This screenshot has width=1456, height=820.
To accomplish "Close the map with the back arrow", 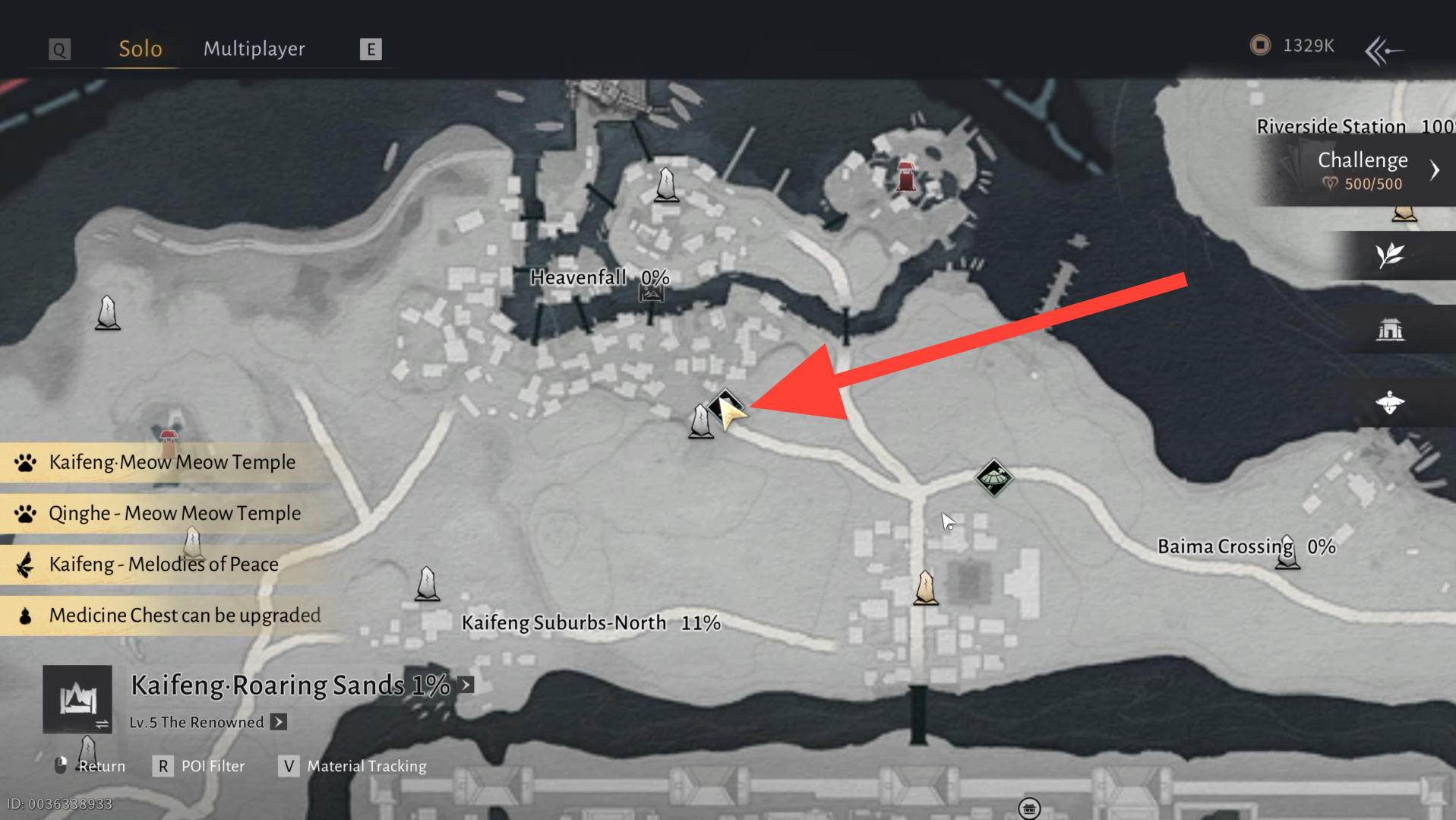I will (1383, 51).
